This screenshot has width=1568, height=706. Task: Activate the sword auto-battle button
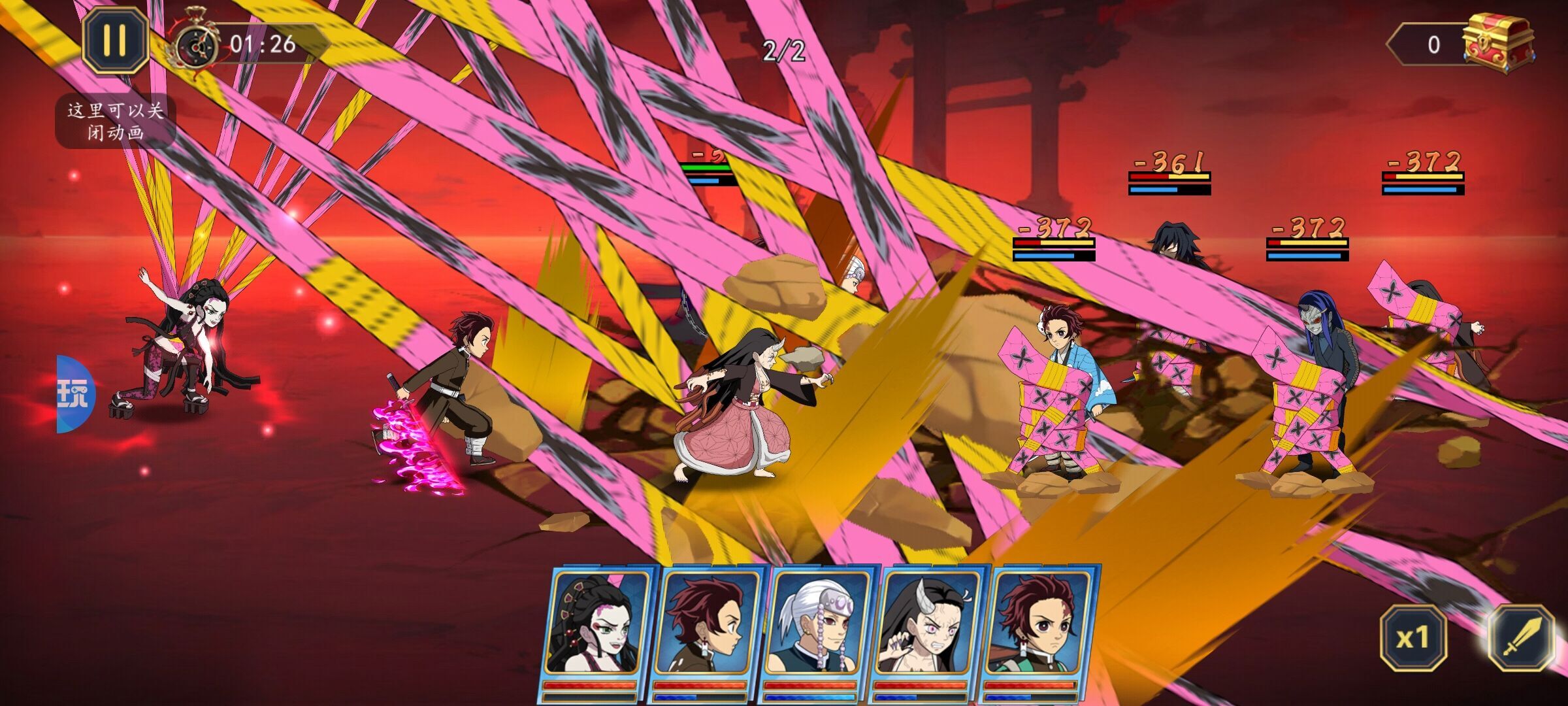1522,637
